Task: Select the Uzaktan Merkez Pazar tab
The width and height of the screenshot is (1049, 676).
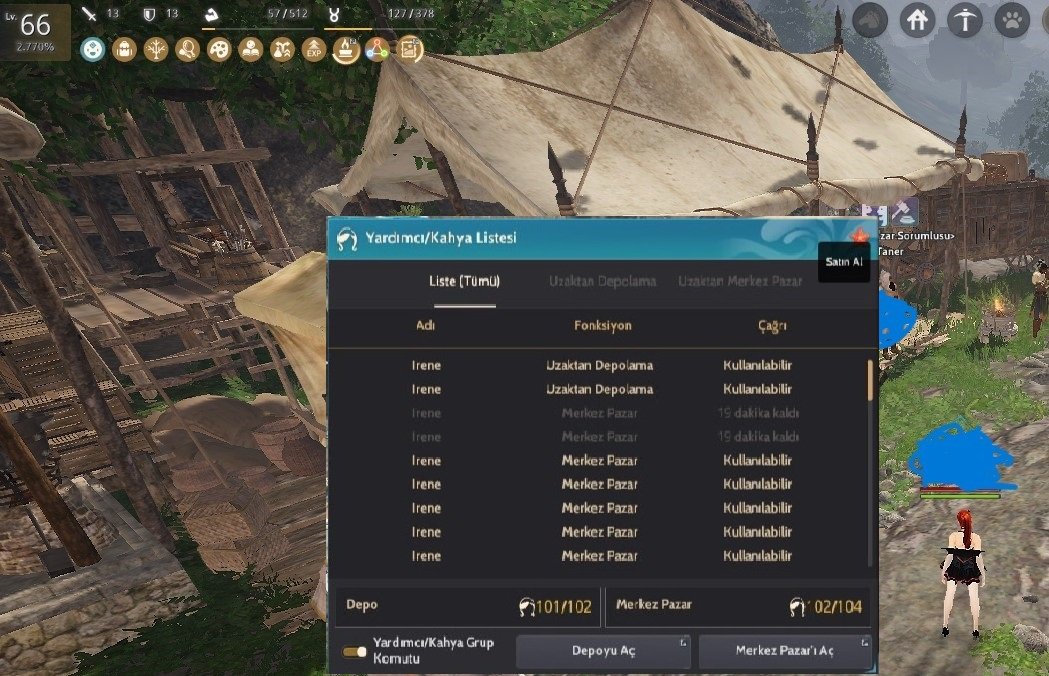Action: coord(739,281)
